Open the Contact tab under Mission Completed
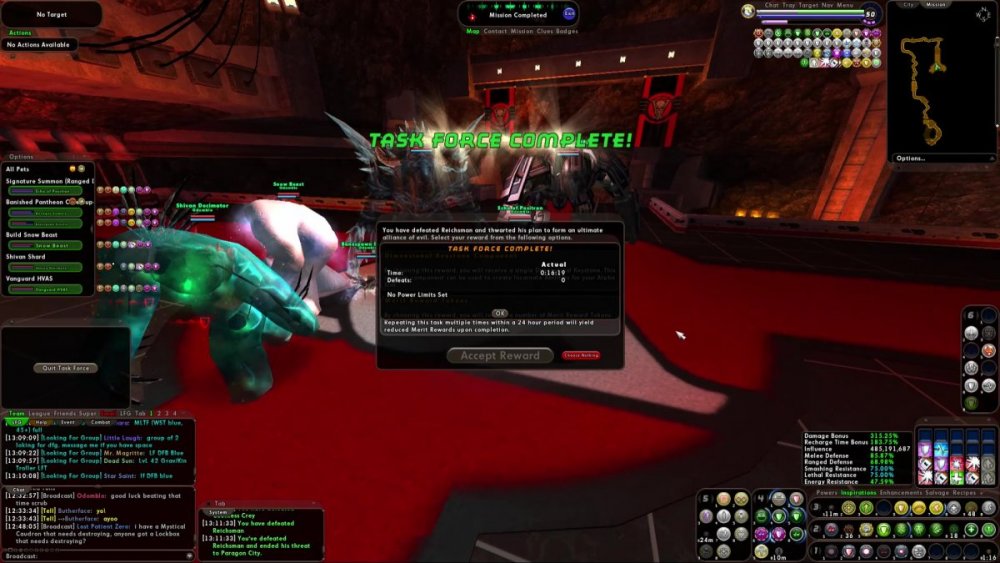The width and height of the screenshot is (1000, 563). pos(495,31)
